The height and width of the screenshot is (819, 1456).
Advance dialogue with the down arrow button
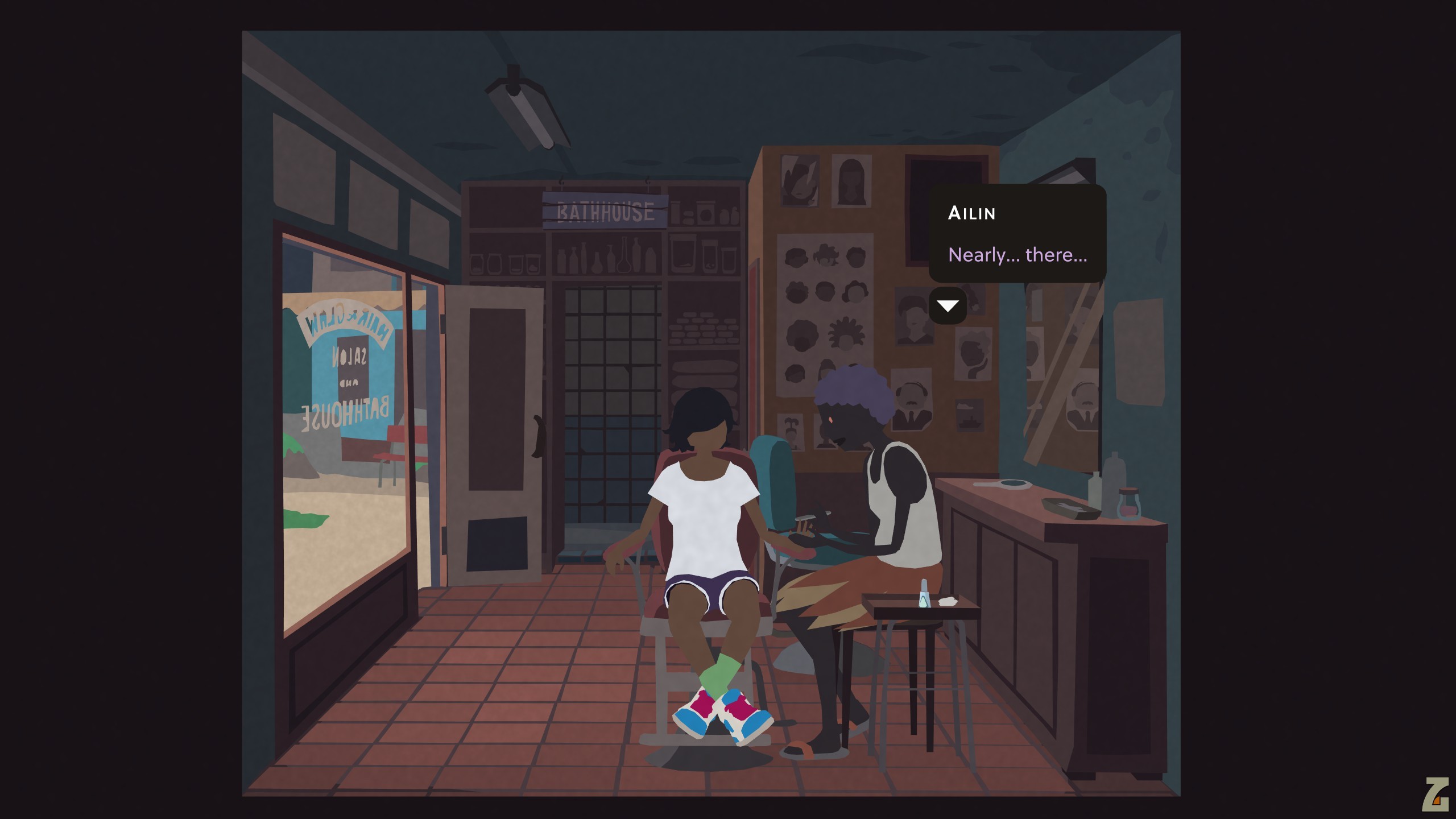pyautogui.click(x=948, y=307)
